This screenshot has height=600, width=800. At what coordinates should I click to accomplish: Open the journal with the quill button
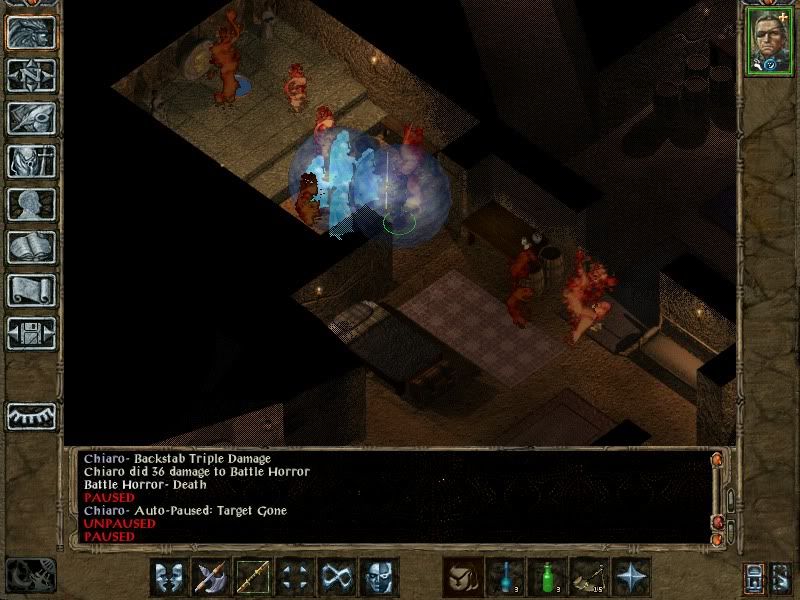(x=31, y=118)
